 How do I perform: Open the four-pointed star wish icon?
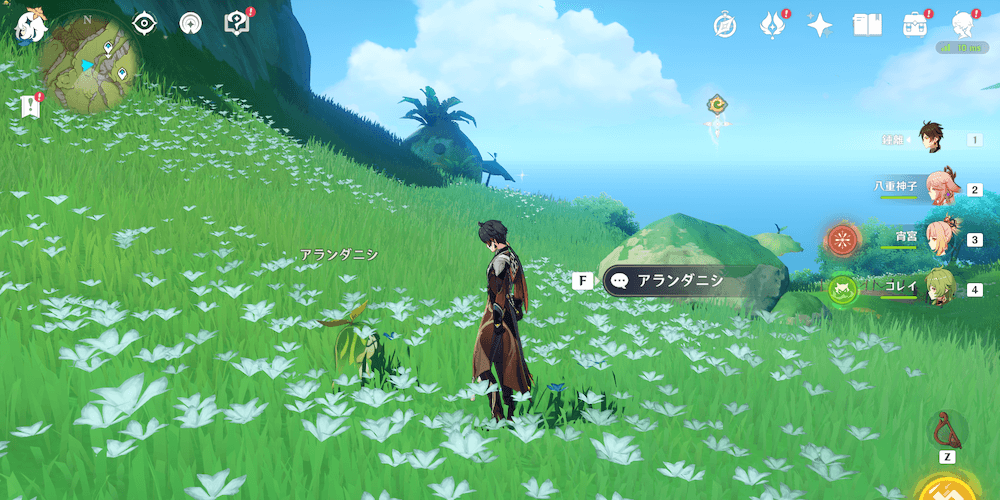[820, 26]
